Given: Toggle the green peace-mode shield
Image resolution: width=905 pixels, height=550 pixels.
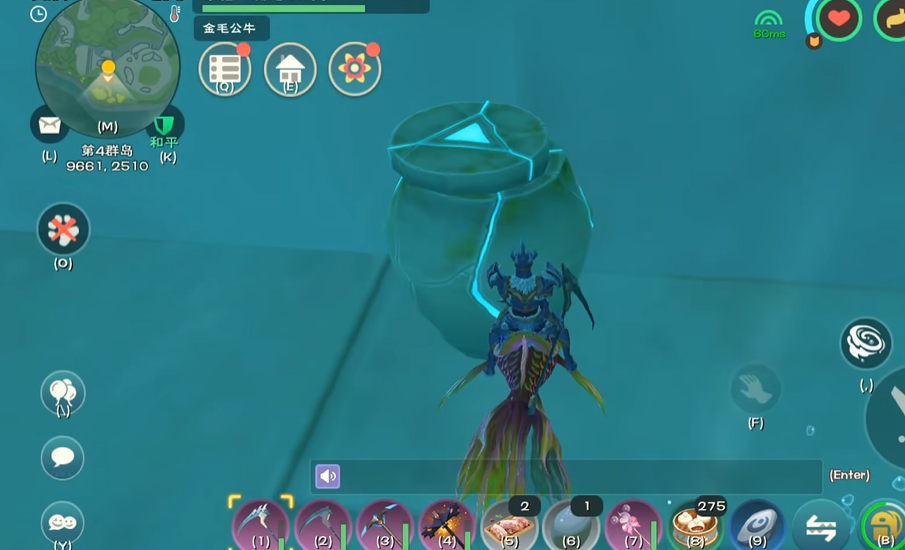Looking at the screenshot, I should pos(165,125).
